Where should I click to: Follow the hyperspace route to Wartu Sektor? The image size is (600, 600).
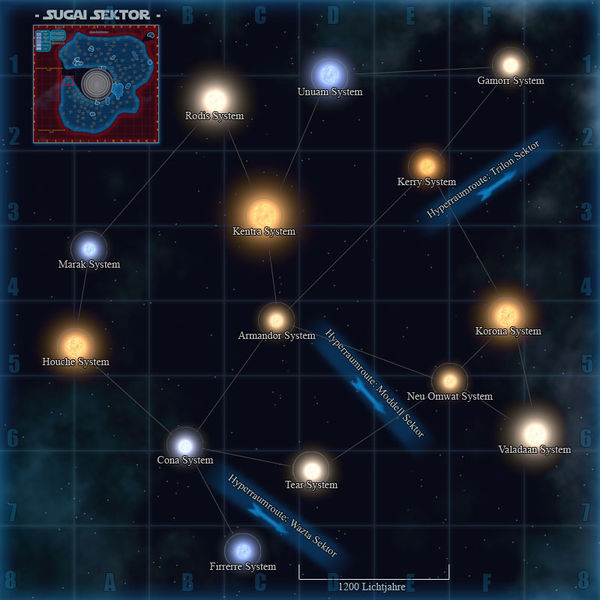pyautogui.click(x=282, y=516)
